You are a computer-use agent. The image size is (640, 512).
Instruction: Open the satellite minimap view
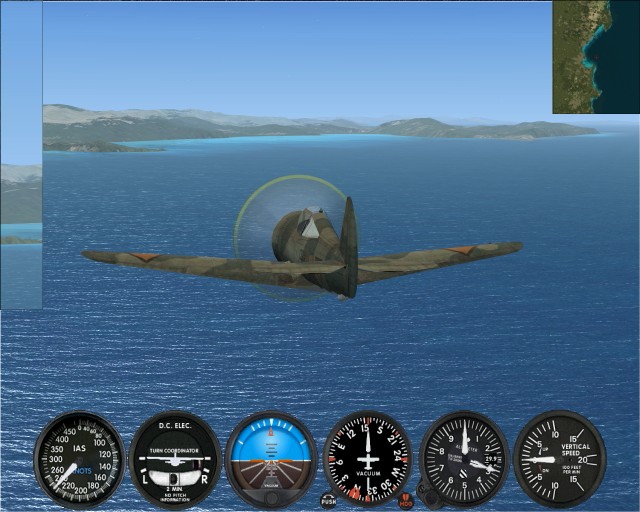click(x=596, y=56)
